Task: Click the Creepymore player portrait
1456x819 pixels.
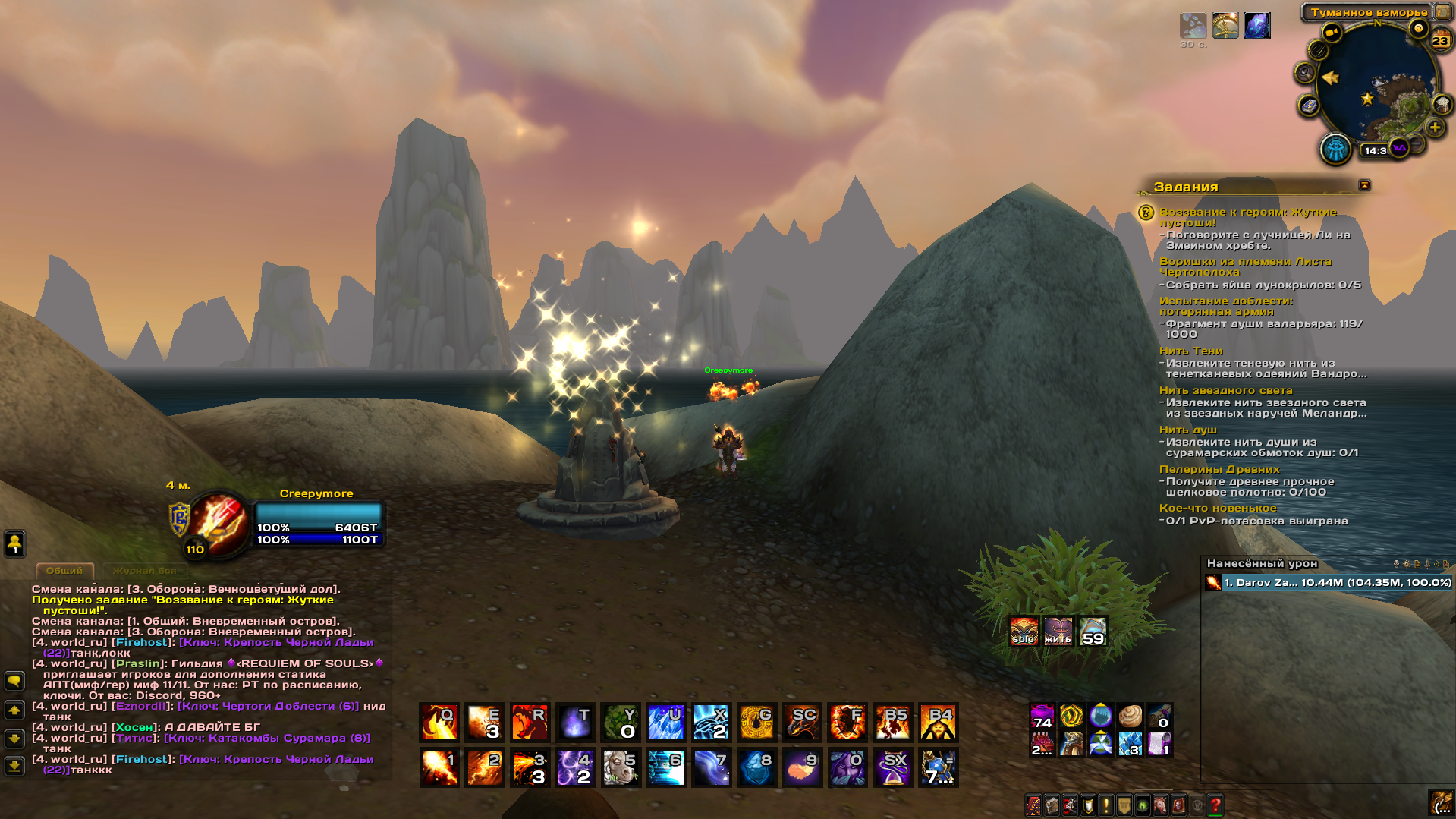Action: click(220, 524)
